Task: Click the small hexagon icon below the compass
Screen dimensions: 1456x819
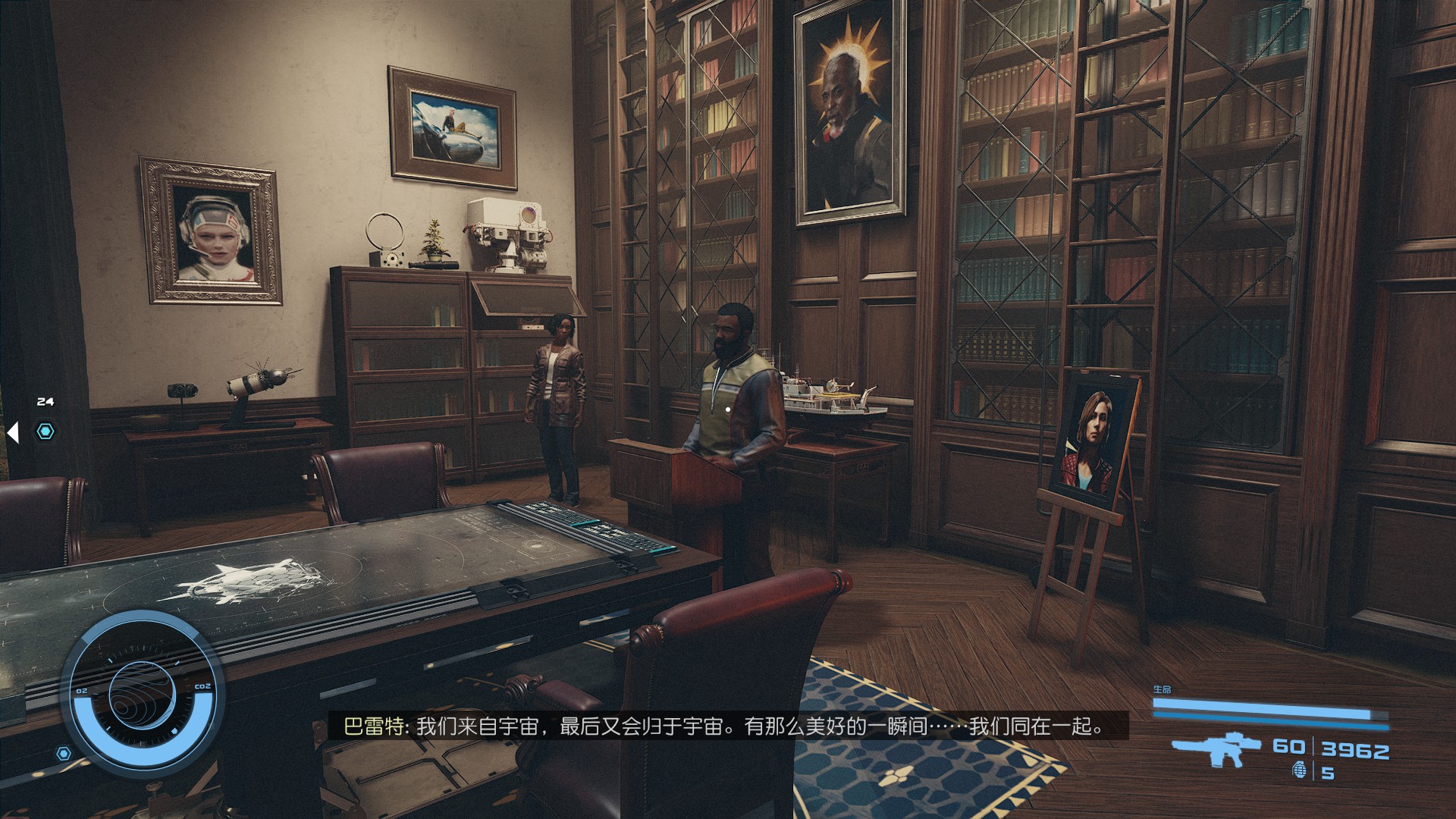Action: (x=64, y=753)
